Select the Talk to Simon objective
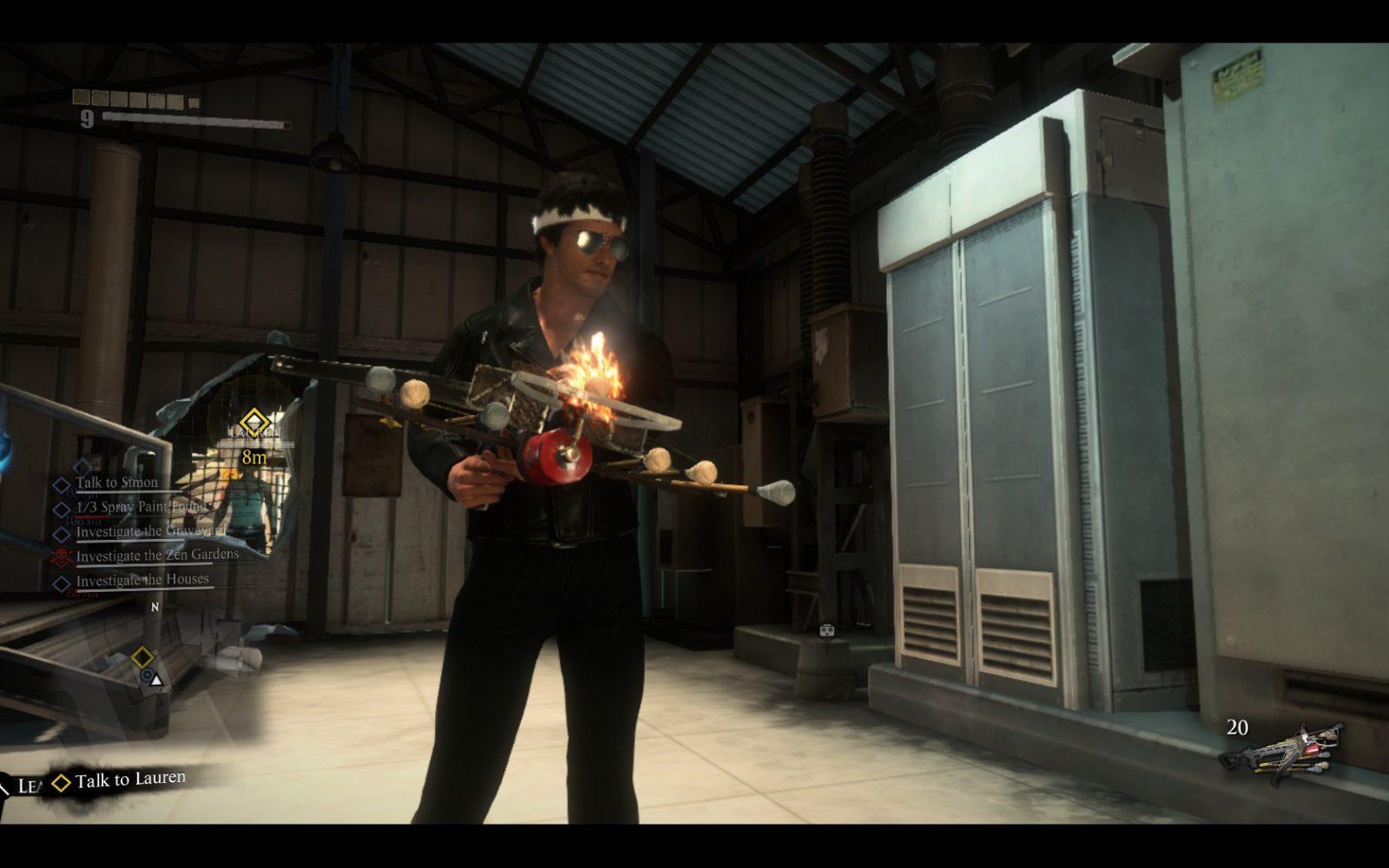1389x868 pixels. coord(116,483)
